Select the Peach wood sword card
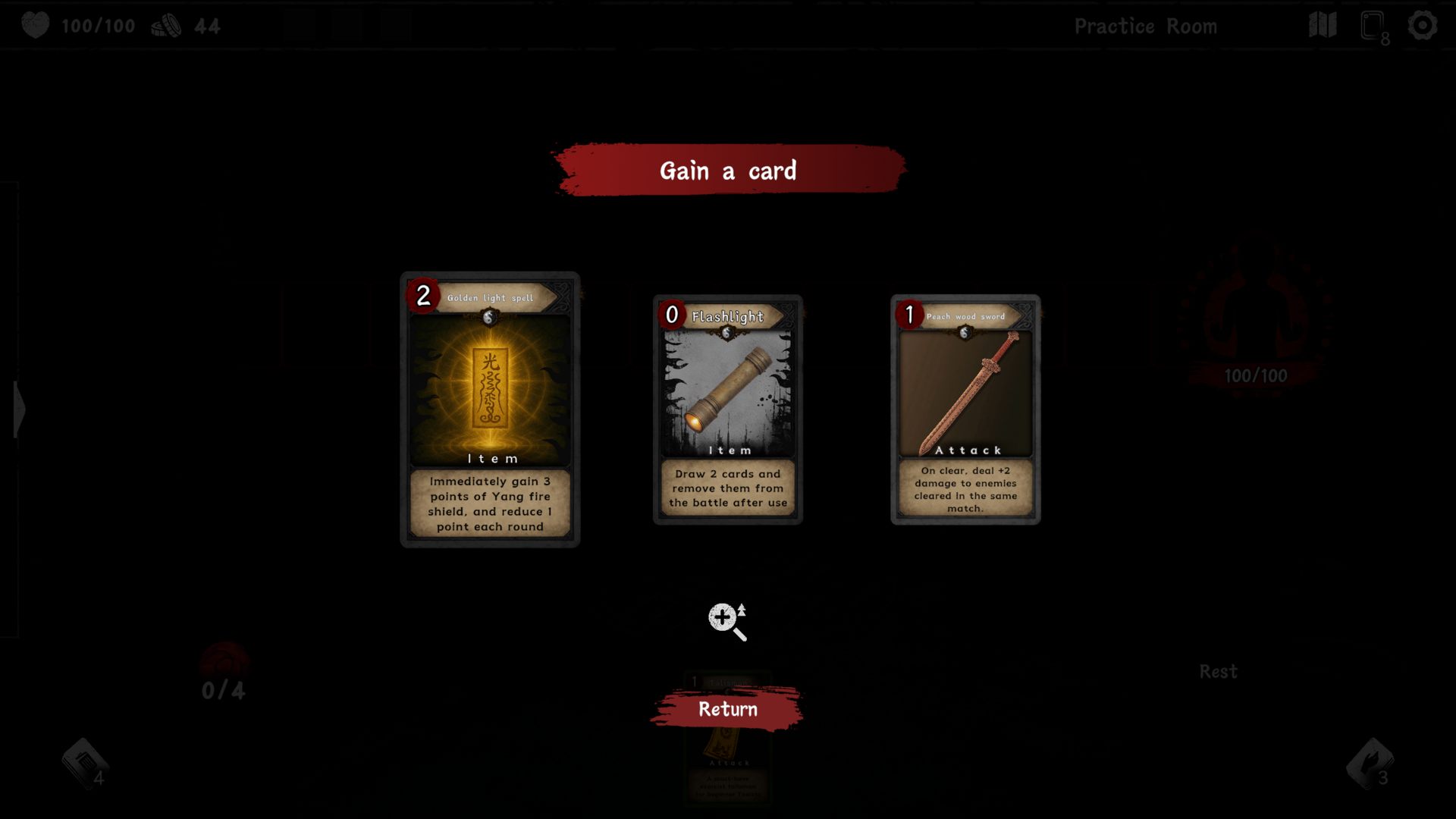The height and width of the screenshot is (819, 1456). [965, 409]
